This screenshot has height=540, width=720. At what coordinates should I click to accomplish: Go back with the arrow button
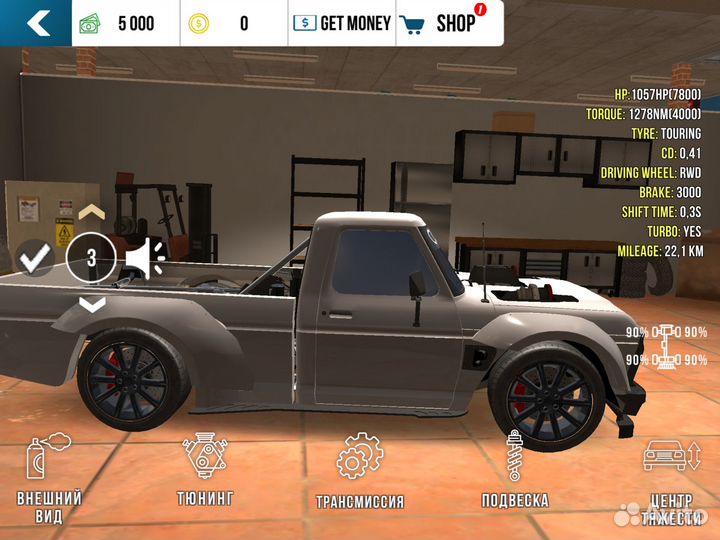[36, 22]
